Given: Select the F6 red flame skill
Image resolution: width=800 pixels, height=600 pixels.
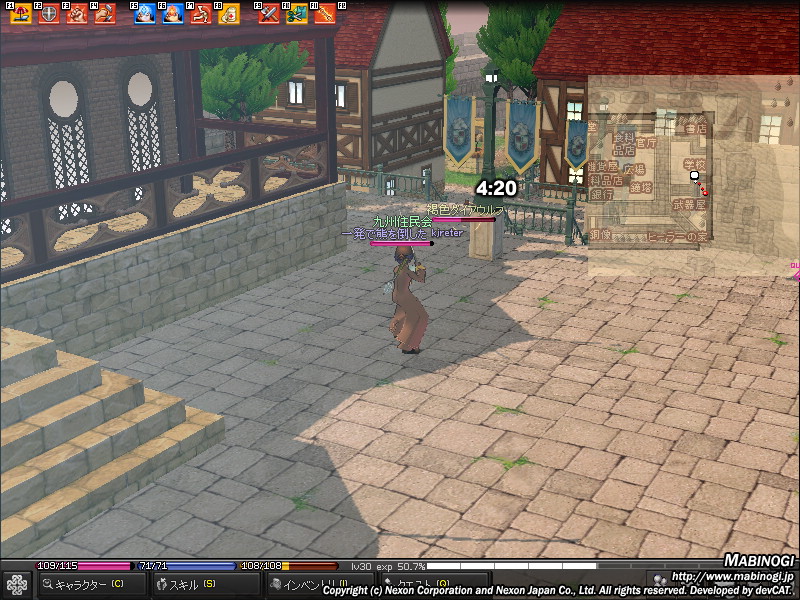Looking at the screenshot, I should 173,13.
